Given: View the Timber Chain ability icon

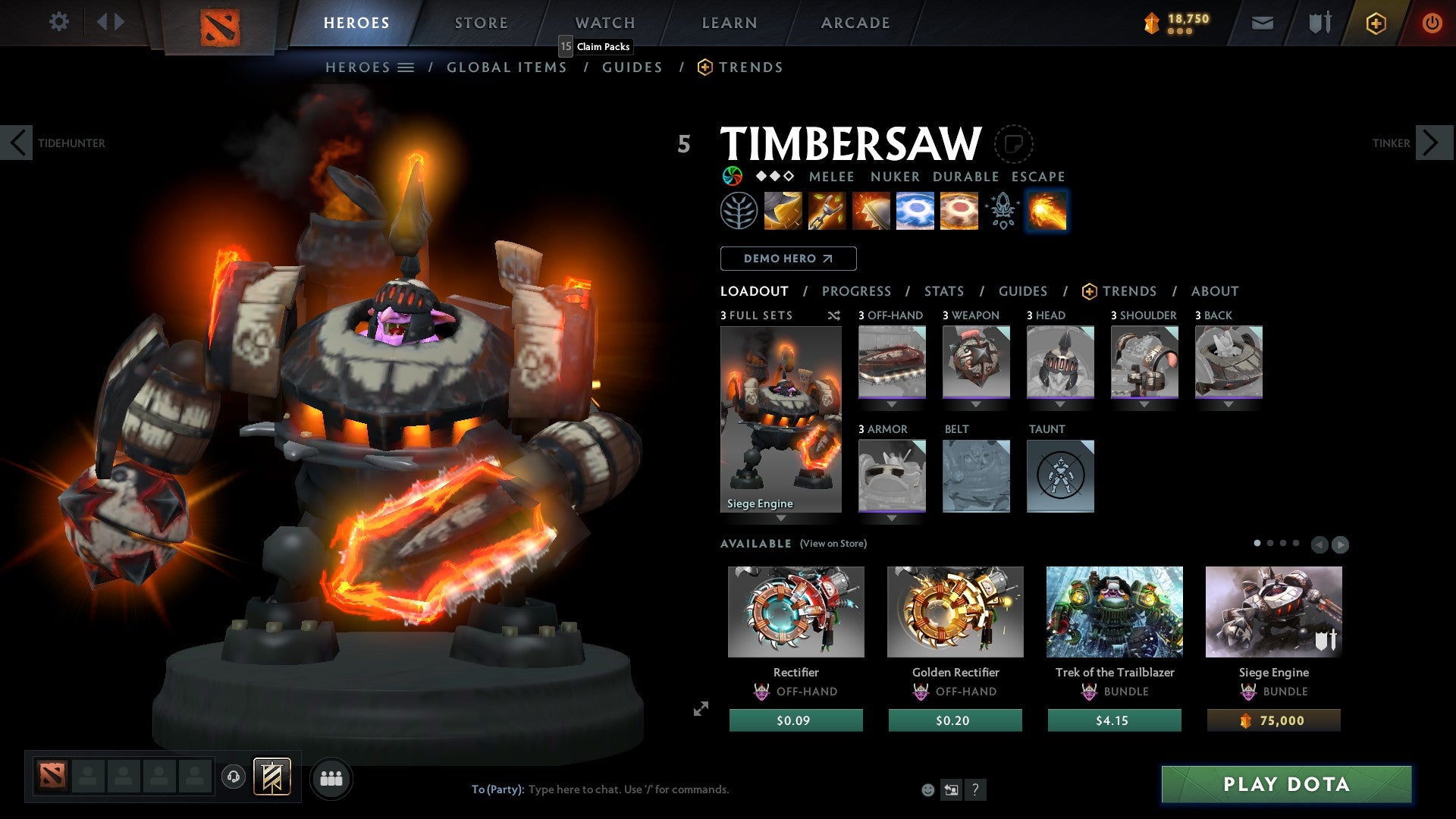Looking at the screenshot, I should click(827, 212).
